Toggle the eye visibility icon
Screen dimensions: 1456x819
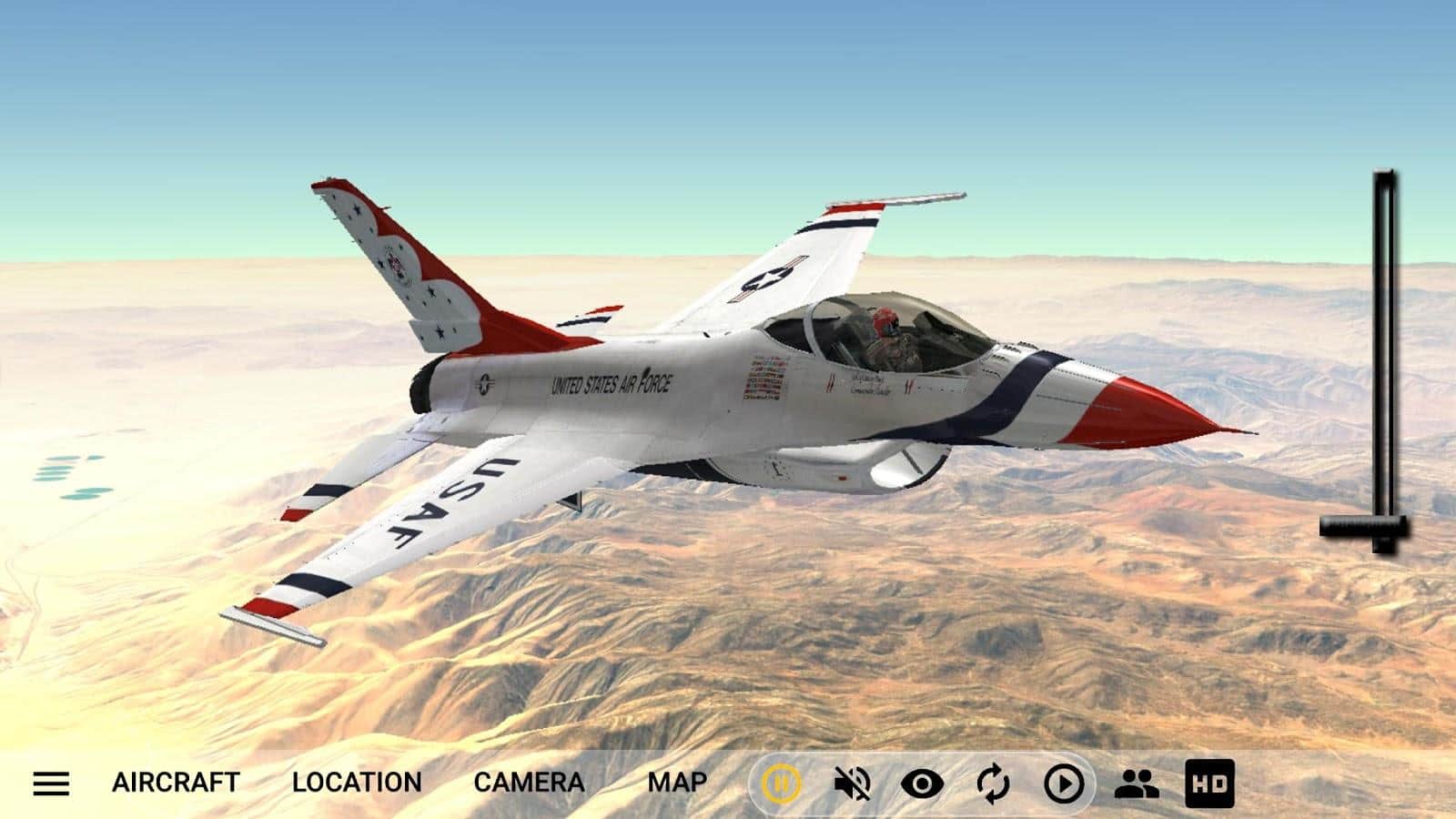pyautogui.click(x=922, y=784)
